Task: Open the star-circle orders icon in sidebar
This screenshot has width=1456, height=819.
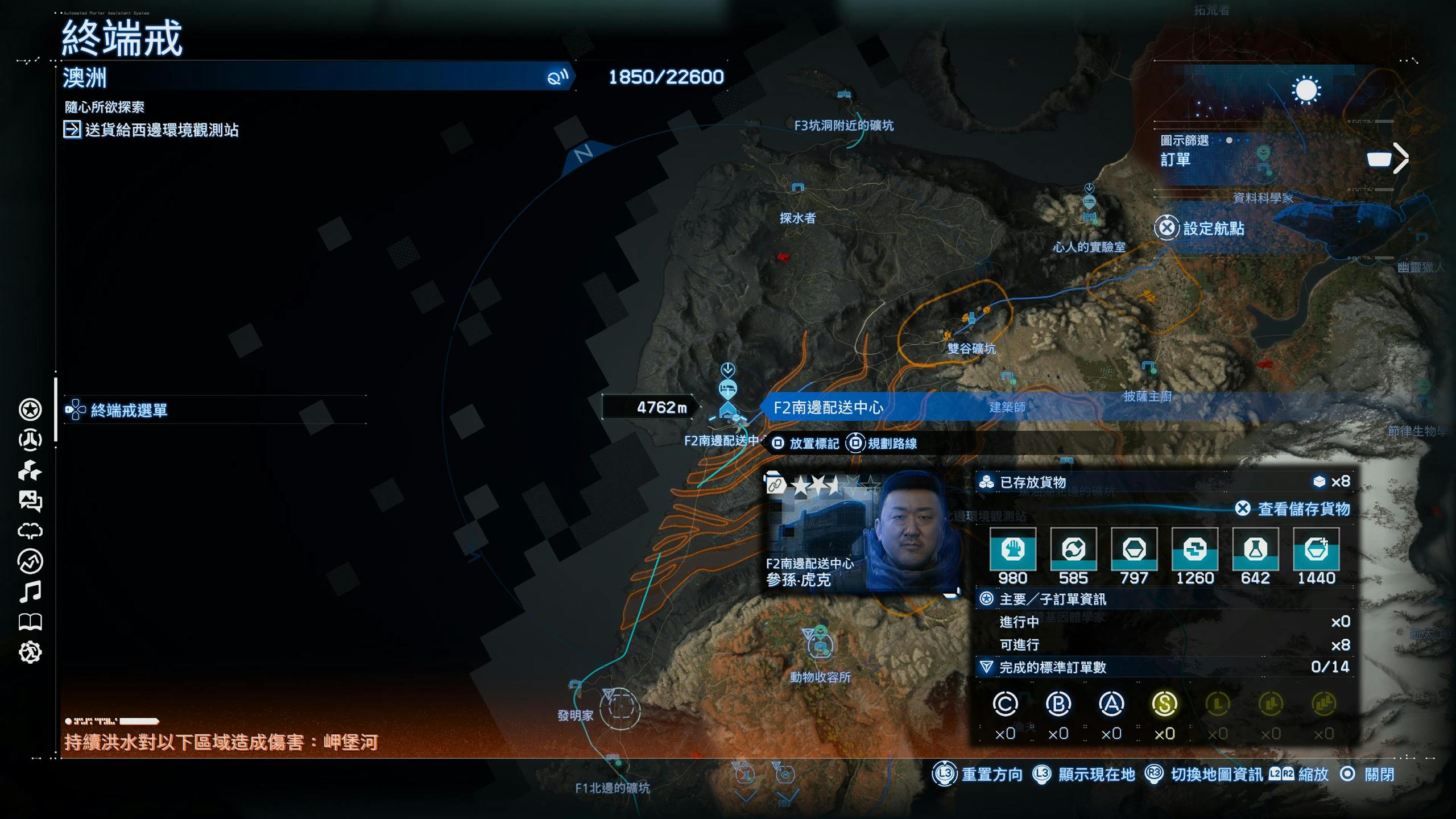Action: pyautogui.click(x=30, y=409)
